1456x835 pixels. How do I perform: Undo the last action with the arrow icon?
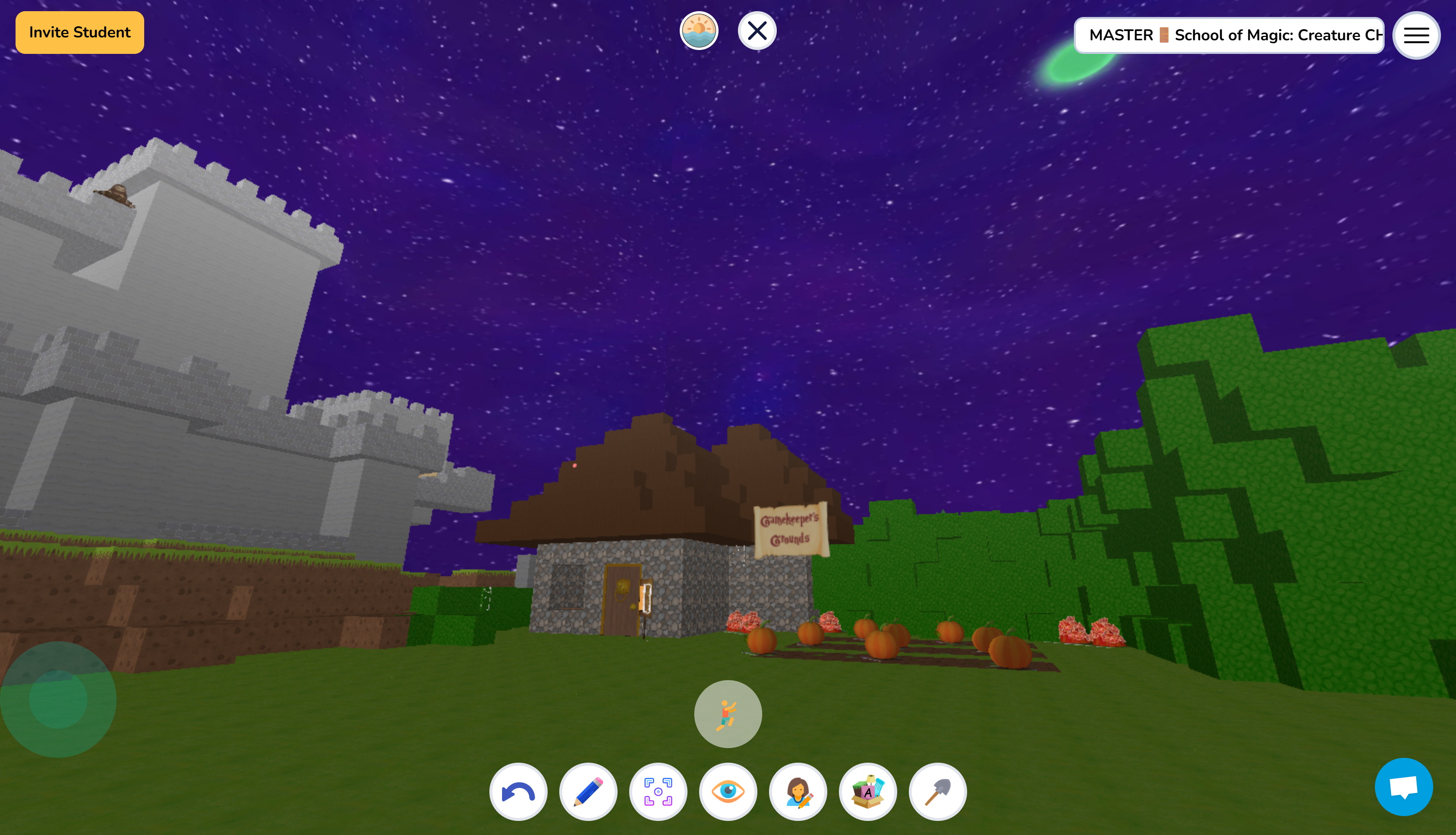(x=518, y=791)
